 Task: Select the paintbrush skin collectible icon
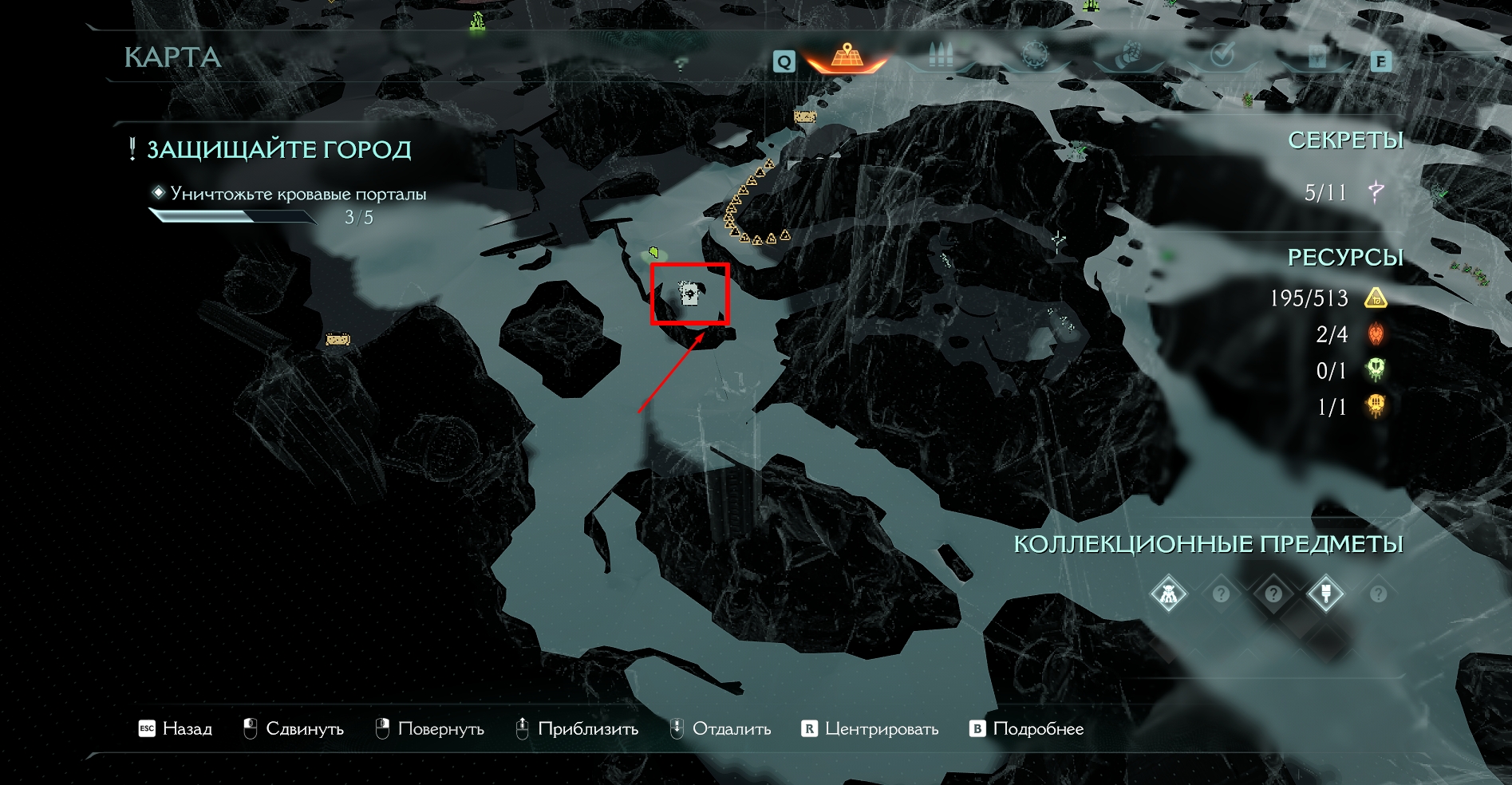(x=1325, y=594)
